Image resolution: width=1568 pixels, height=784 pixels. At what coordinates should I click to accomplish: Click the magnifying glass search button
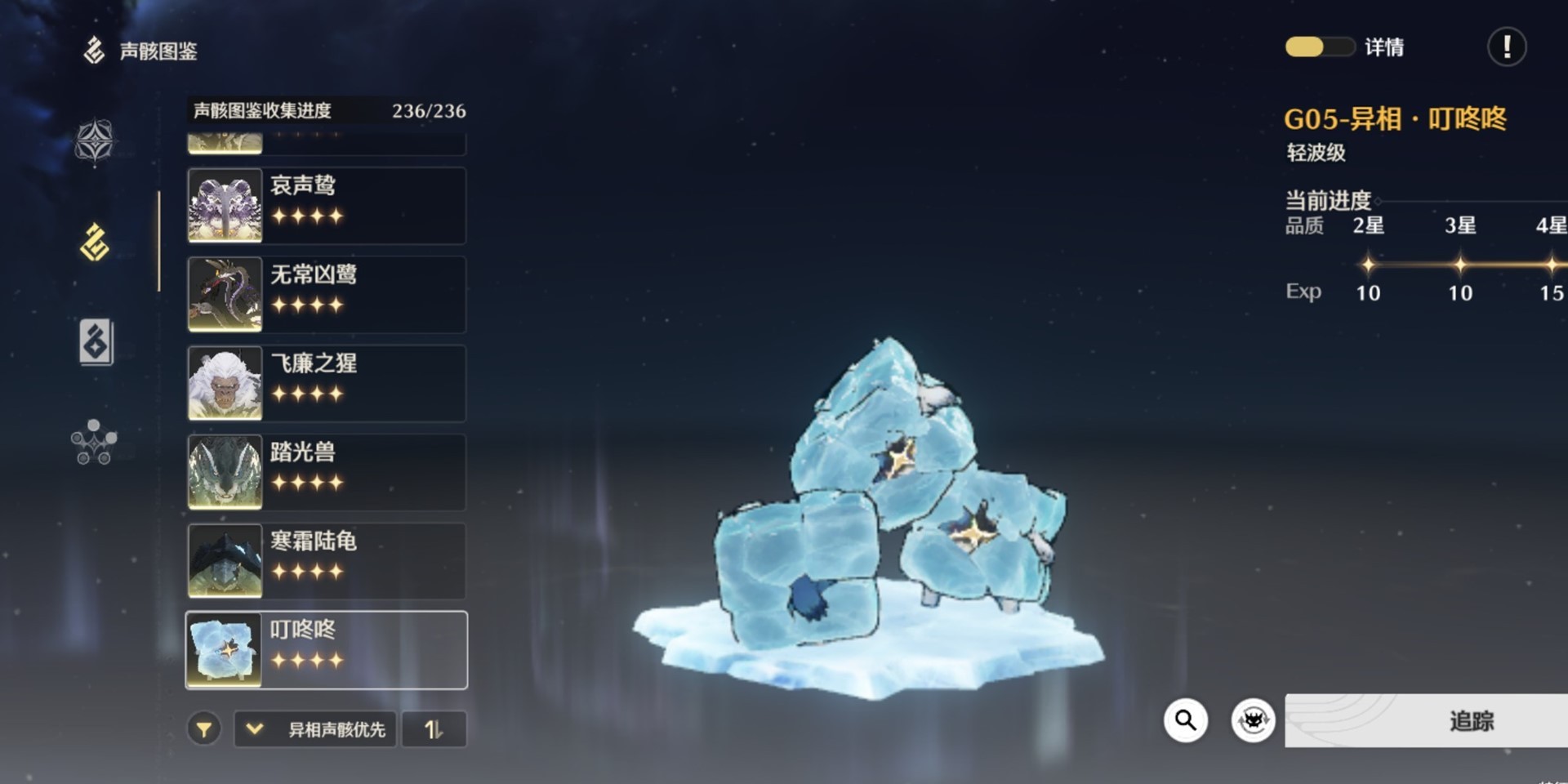click(1185, 720)
